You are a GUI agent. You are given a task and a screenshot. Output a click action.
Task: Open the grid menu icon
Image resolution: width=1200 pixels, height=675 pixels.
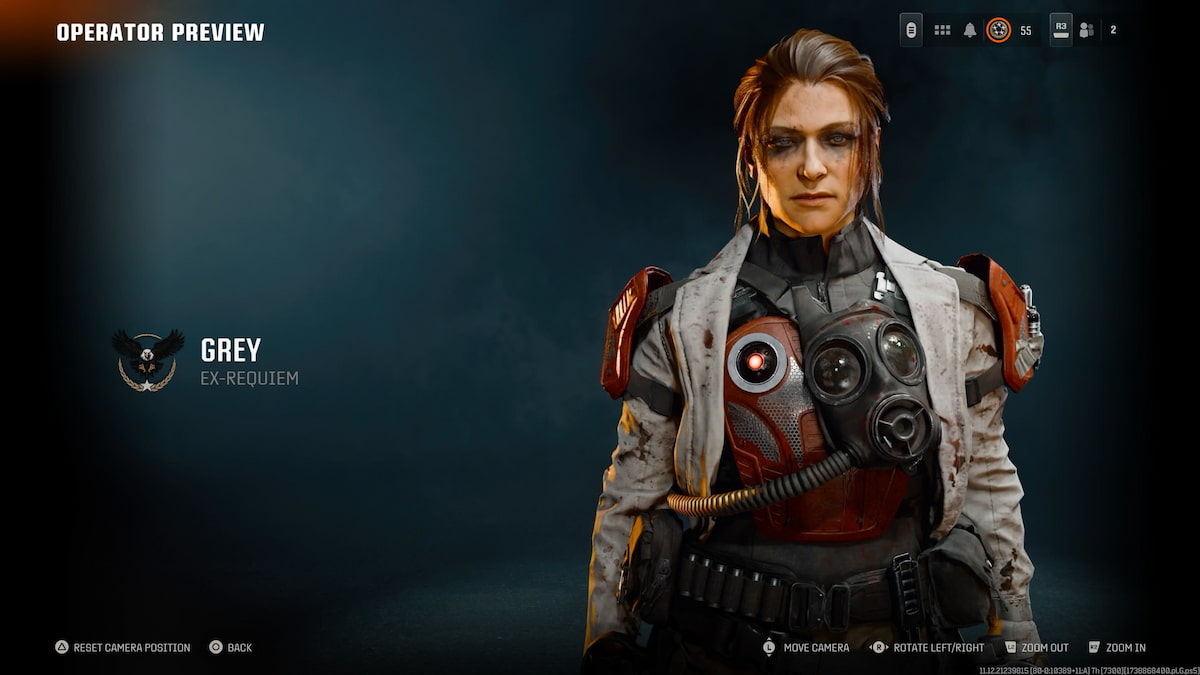(942, 30)
